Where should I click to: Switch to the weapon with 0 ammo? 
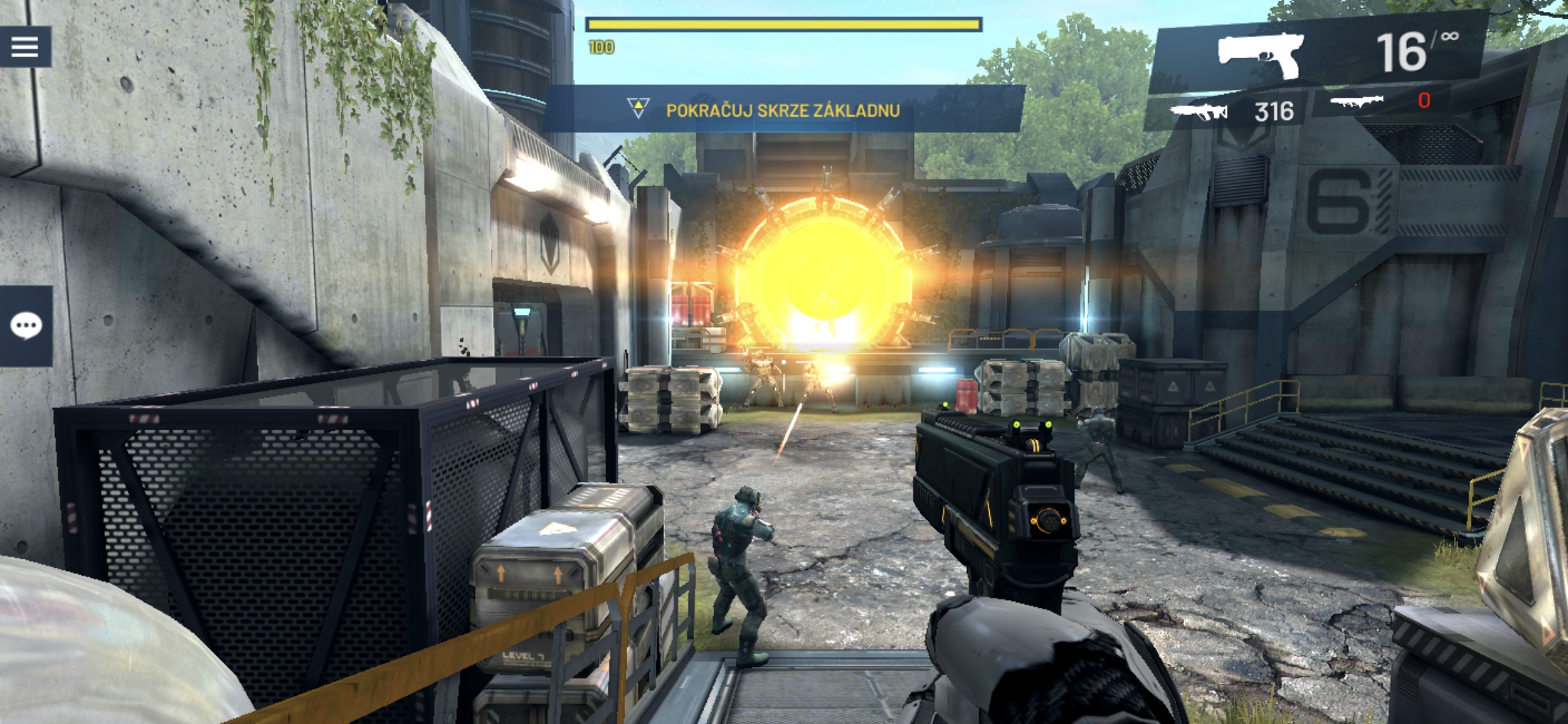[1379, 101]
